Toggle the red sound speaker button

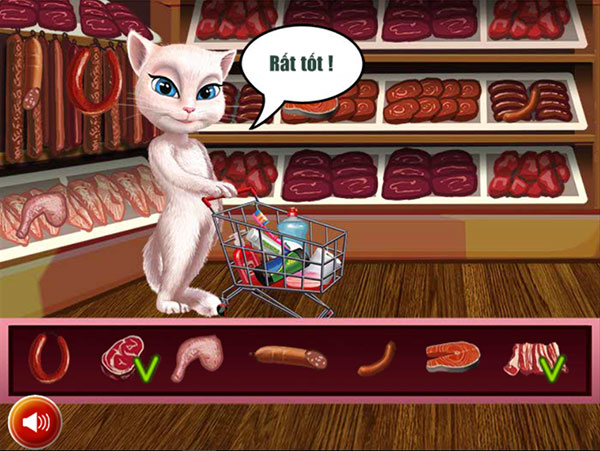pyautogui.click(x=35, y=422)
